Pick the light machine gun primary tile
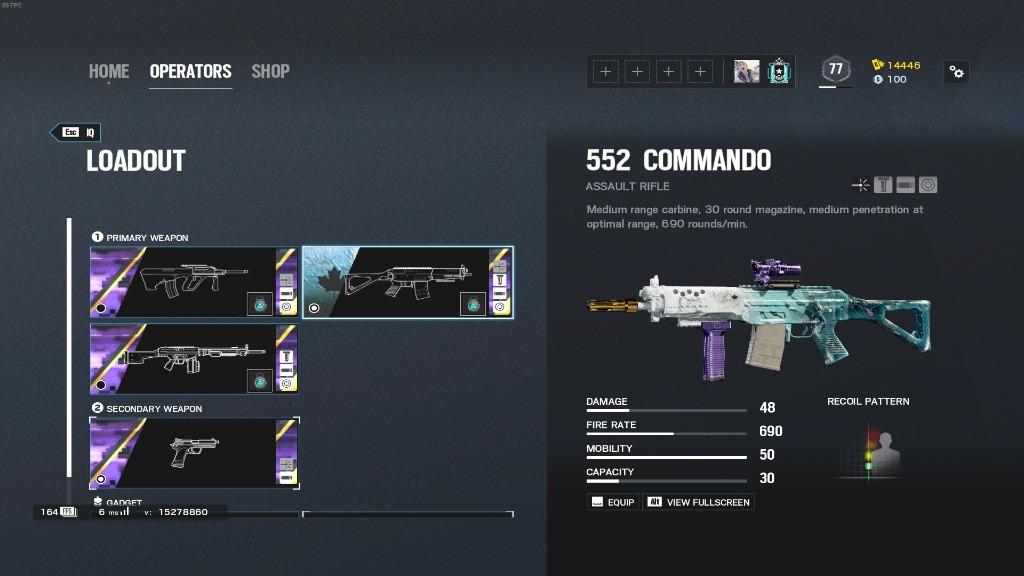The height and width of the screenshot is (576, 1024). click(x=194, y=358)
